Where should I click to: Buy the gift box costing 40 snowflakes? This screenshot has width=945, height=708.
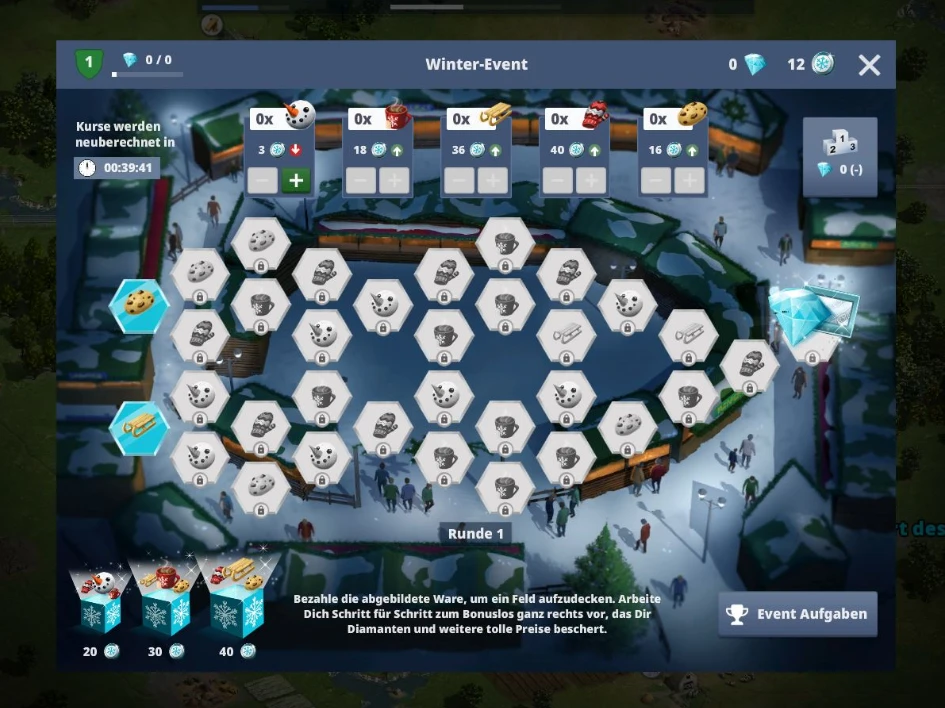click(233, 603)
